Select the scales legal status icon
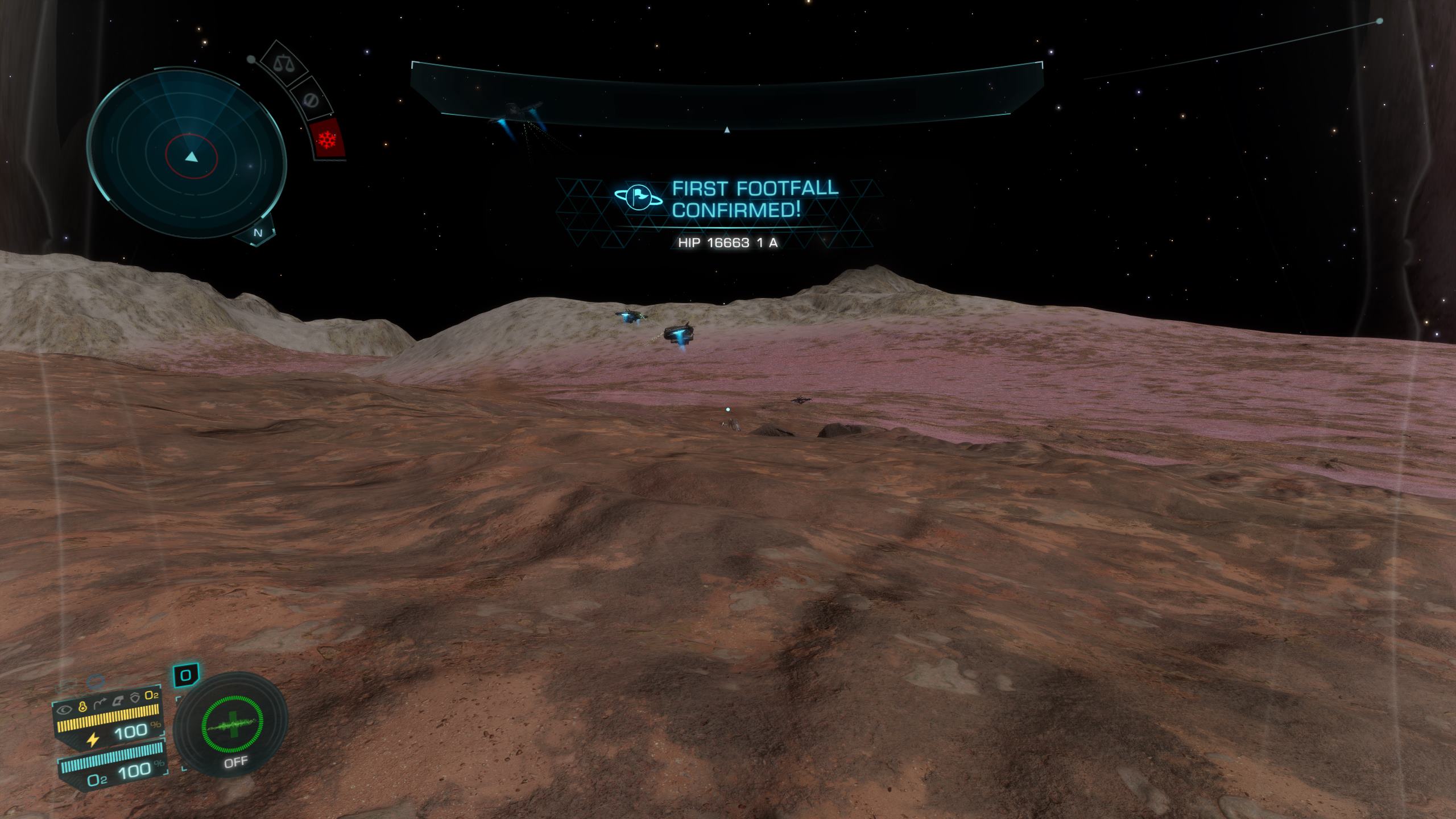Screen dimensions: 1456x819 283,63
